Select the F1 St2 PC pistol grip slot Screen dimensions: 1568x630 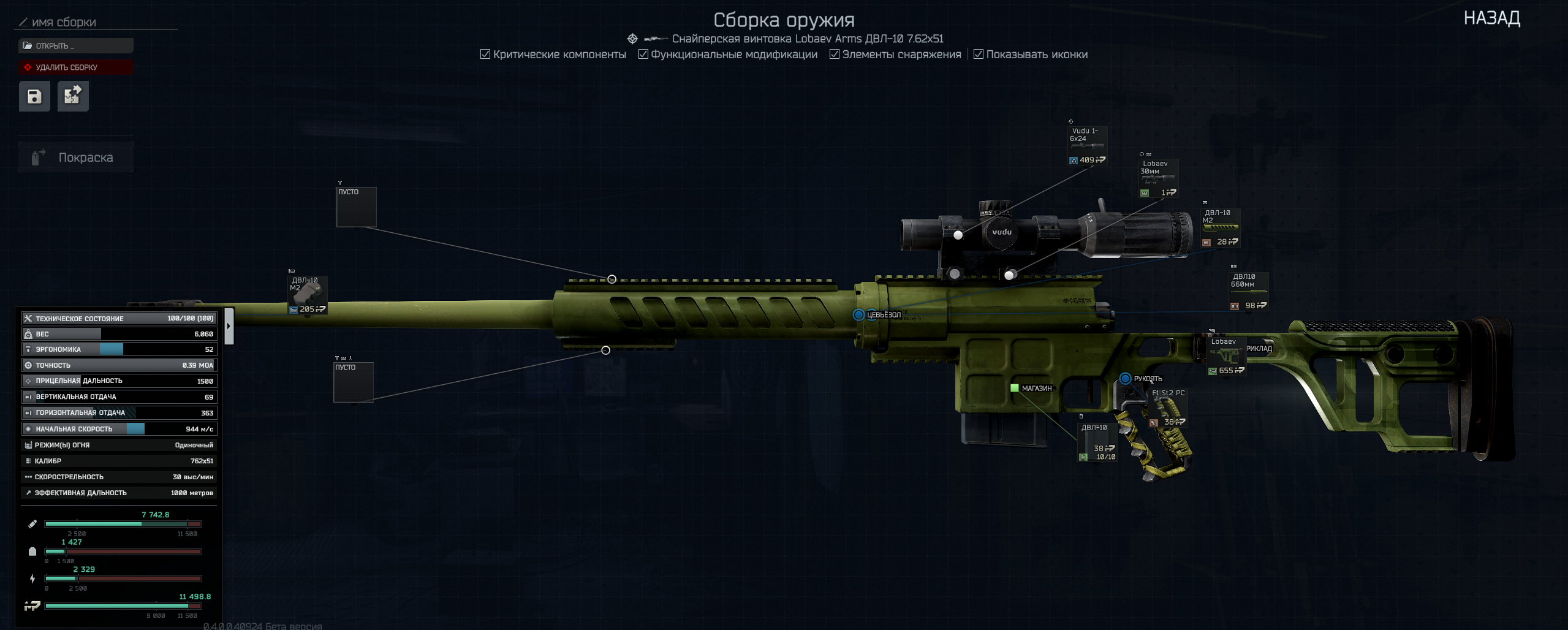pyautogui.click(x=1168, y=408)
